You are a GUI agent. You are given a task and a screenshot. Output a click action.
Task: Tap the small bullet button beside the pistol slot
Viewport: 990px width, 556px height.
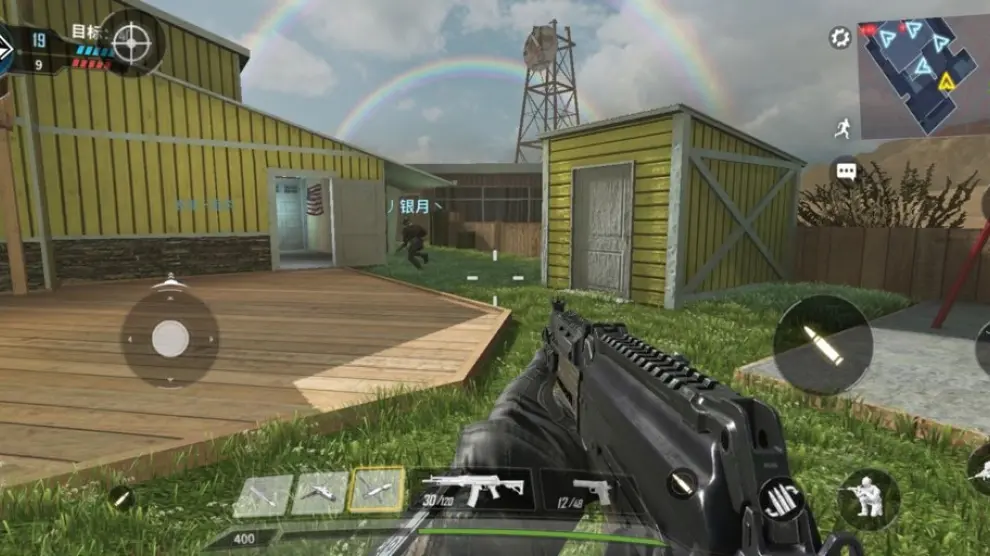tap(682, 483)
